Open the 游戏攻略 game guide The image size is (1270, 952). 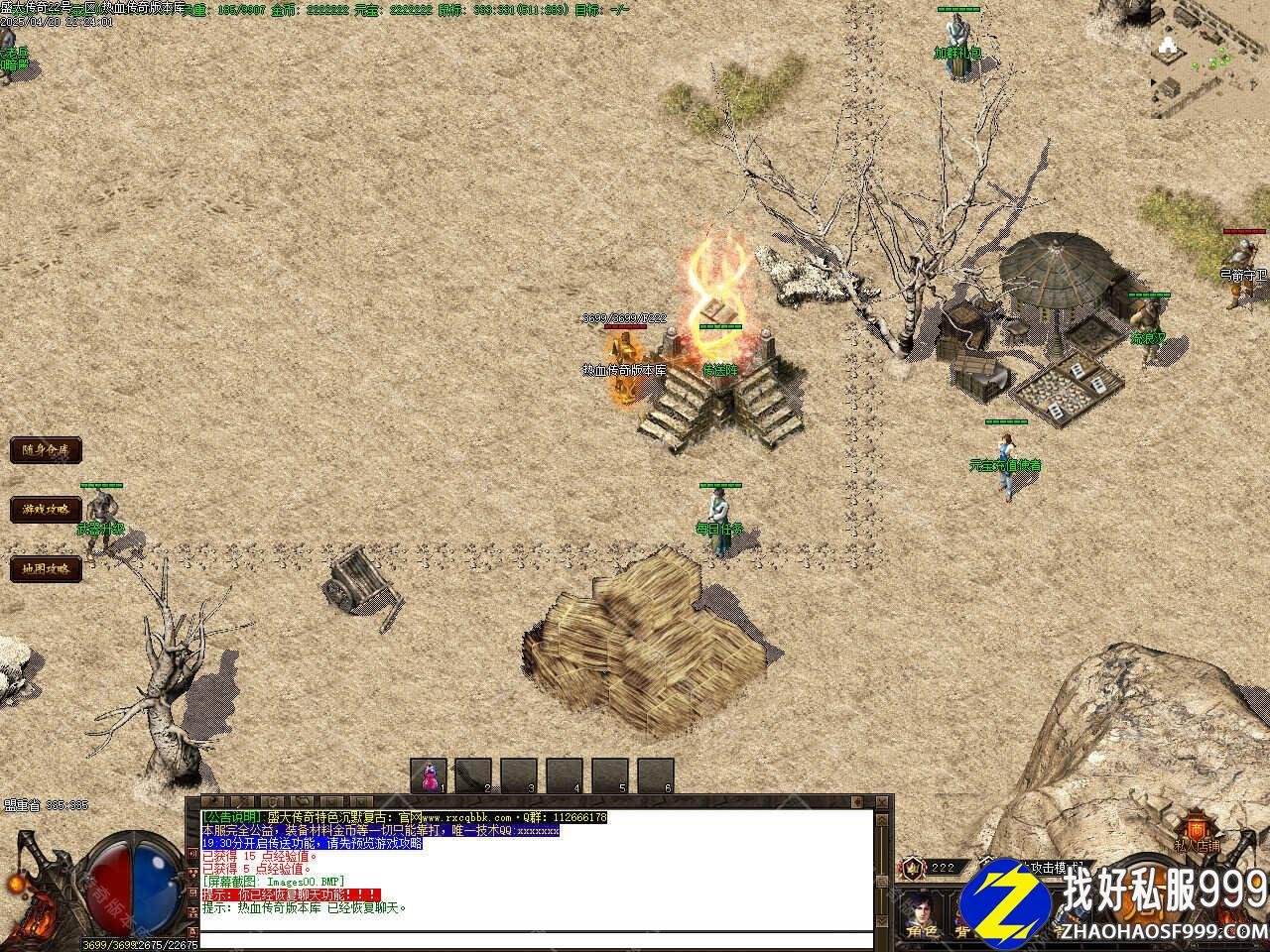(46, 510)
